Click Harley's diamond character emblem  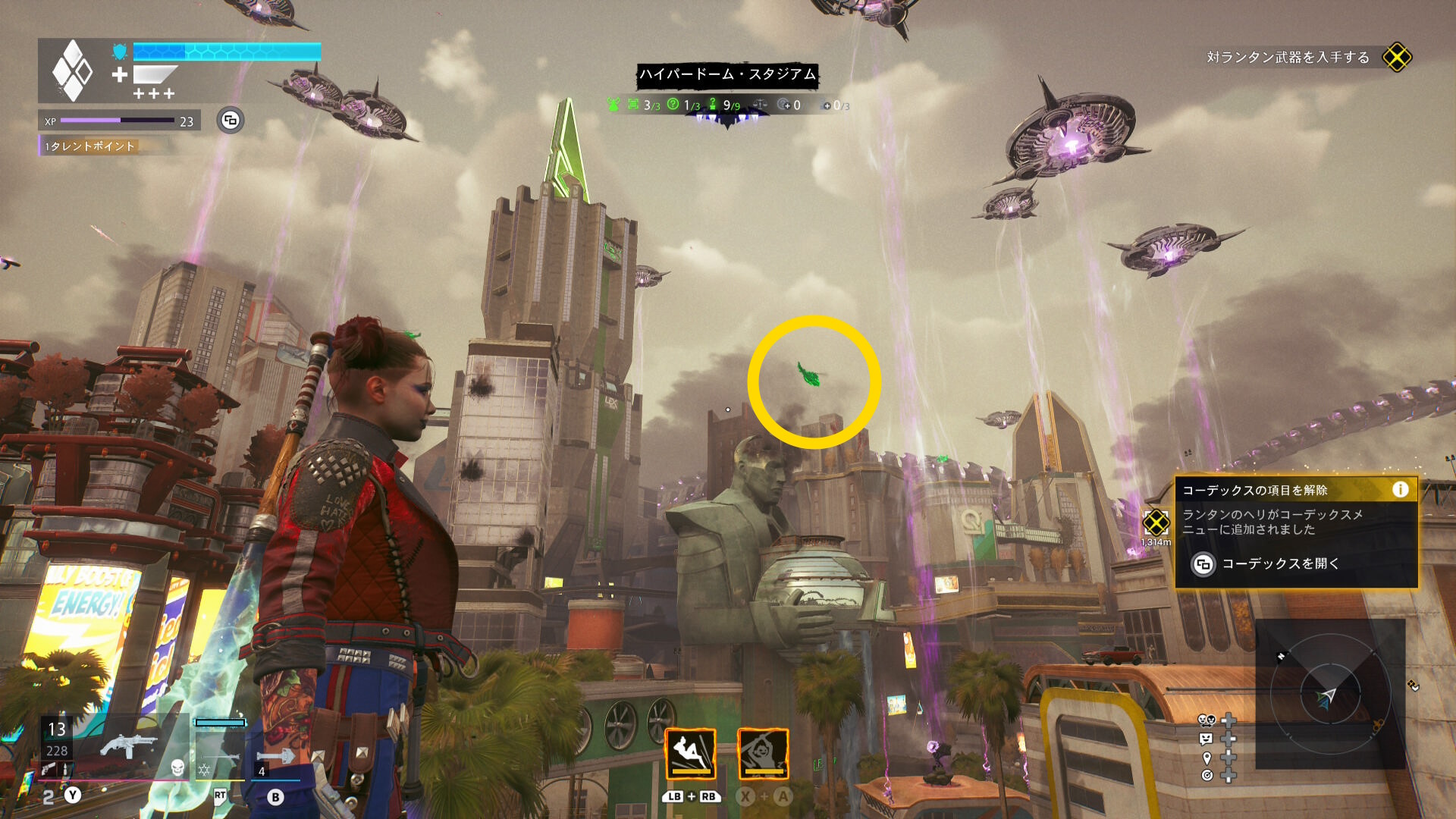coord(72,71)
